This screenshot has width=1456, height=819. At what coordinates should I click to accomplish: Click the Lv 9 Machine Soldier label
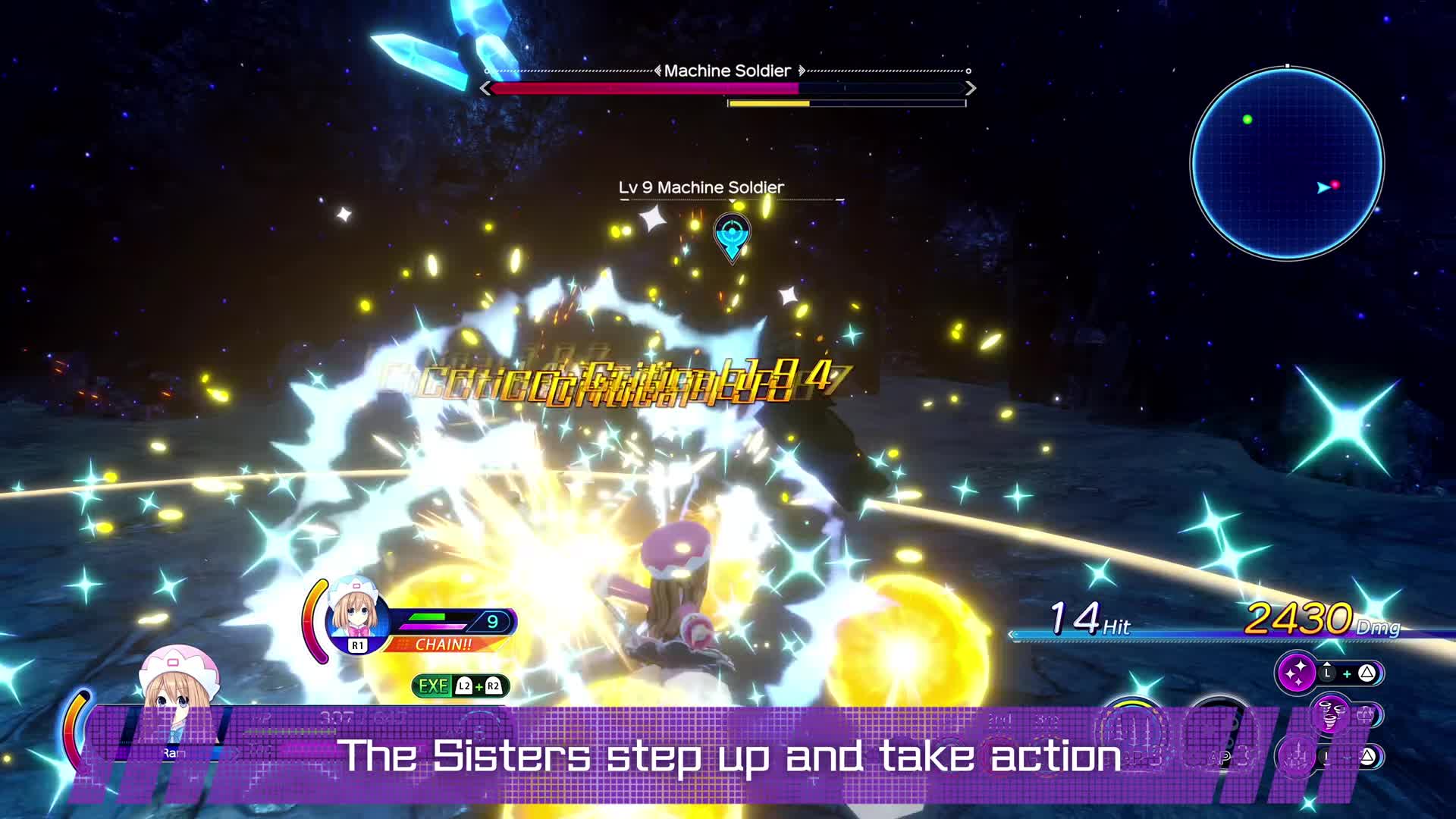(x=701, y=187)
